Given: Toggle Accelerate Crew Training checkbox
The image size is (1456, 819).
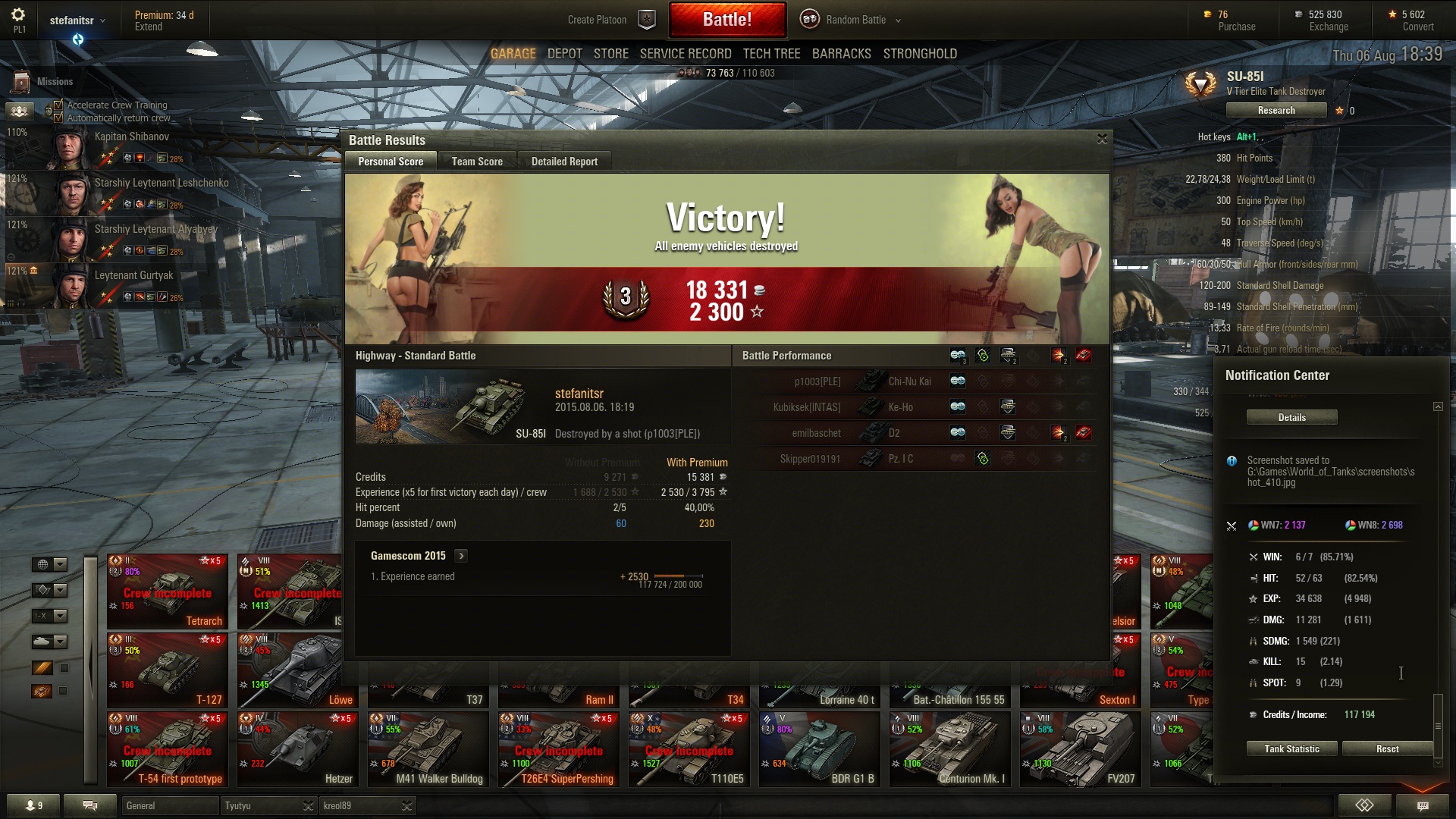Looking at the screenshot, I should click(x=58, y=105).
